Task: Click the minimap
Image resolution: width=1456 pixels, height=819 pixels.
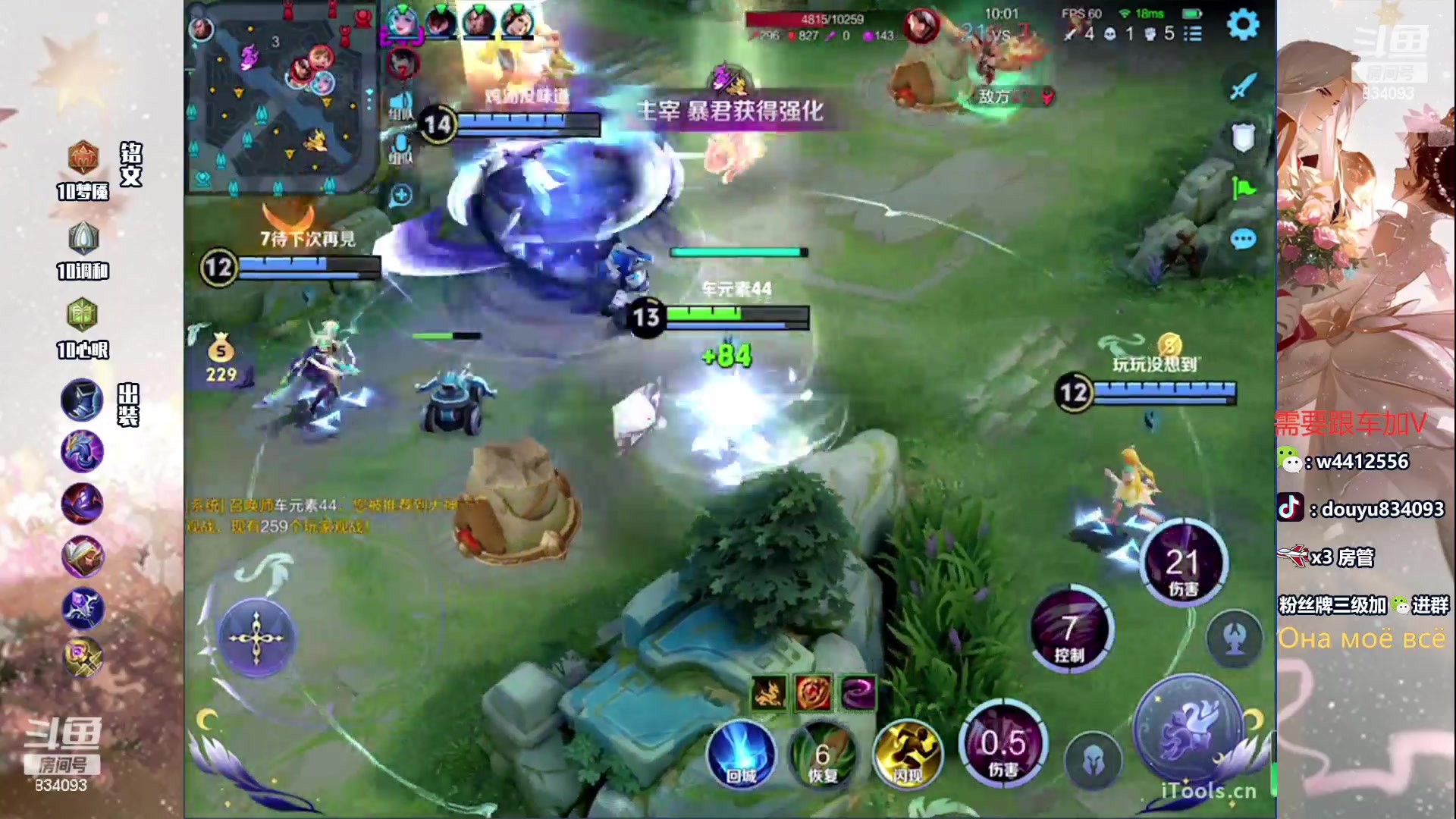Action: (x=281, y=97)
